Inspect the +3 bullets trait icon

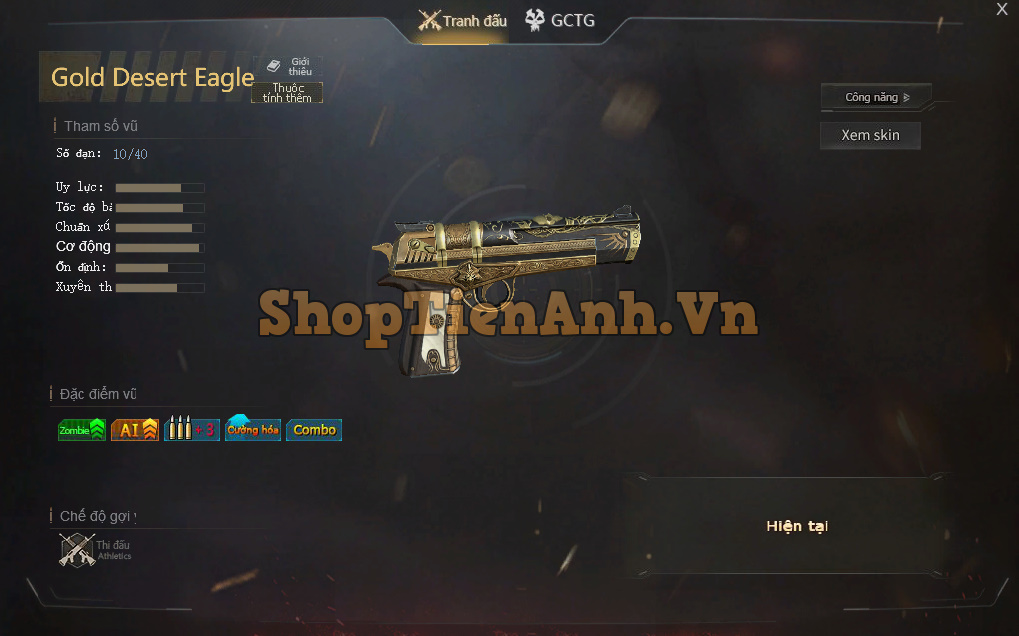tap(191, 430)
